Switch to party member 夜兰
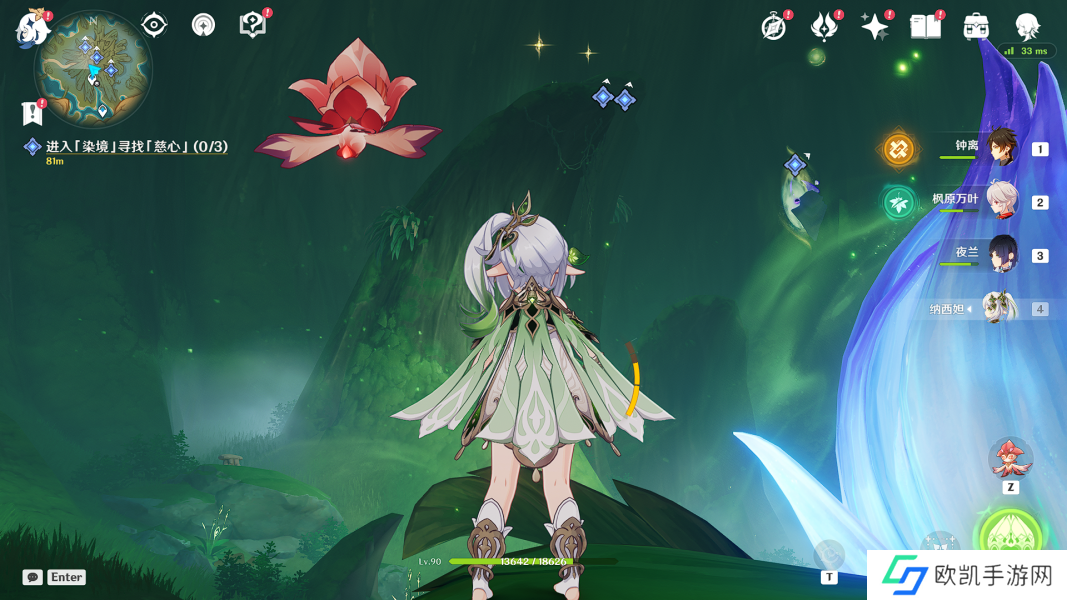Screen dimensions: 1067x600 coord(1001,254)
